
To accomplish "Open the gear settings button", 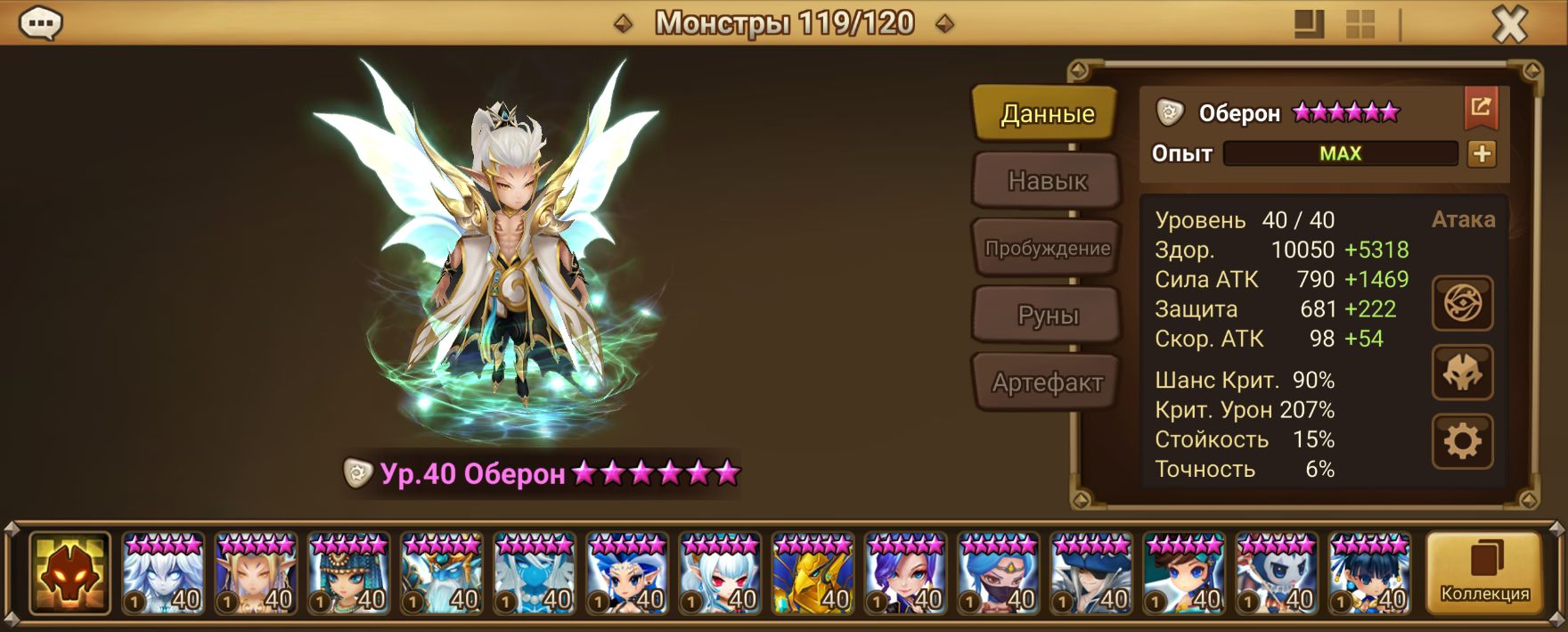I will point(1462,441).
